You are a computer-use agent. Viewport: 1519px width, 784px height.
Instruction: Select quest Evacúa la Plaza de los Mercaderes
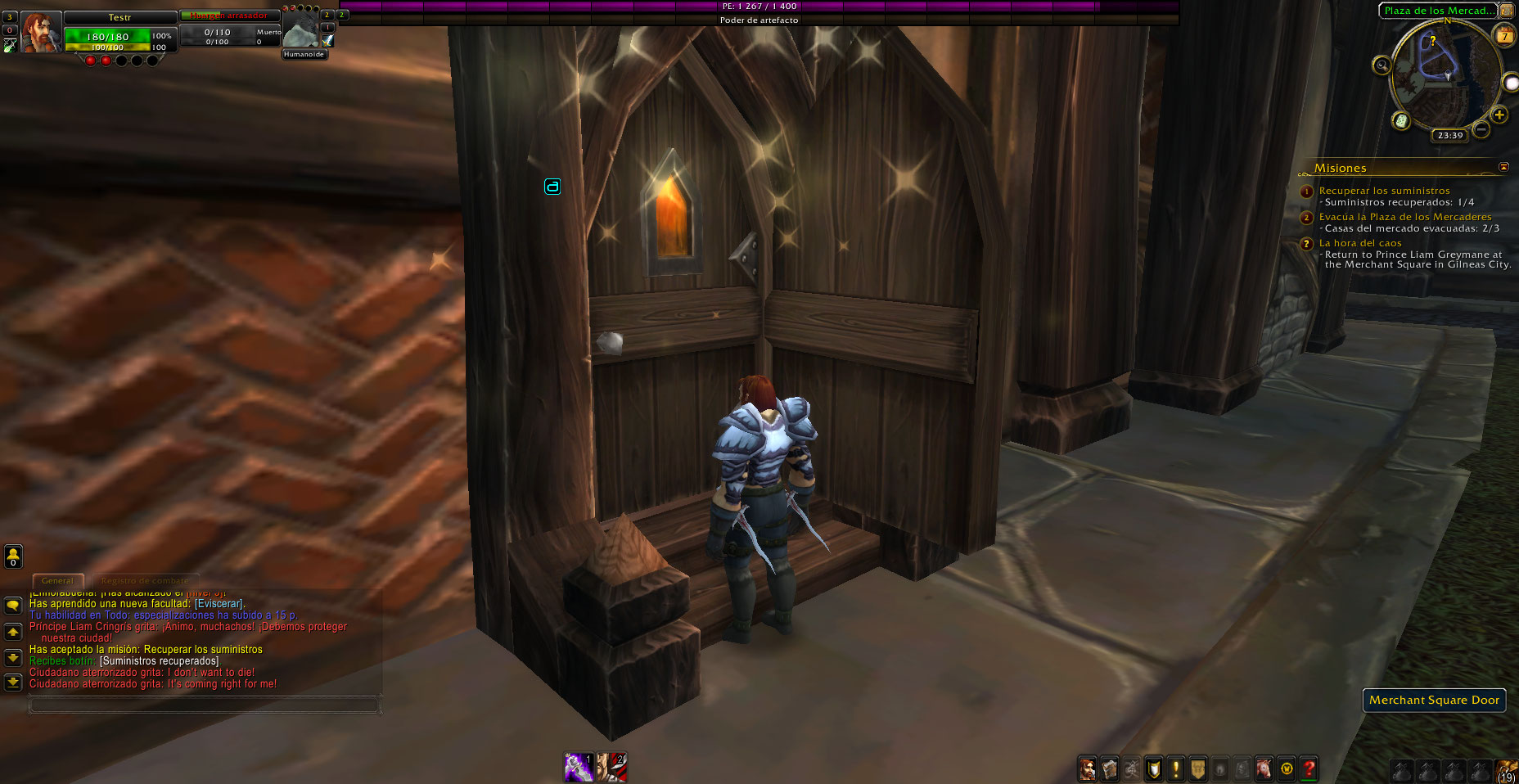point(1405,217)
